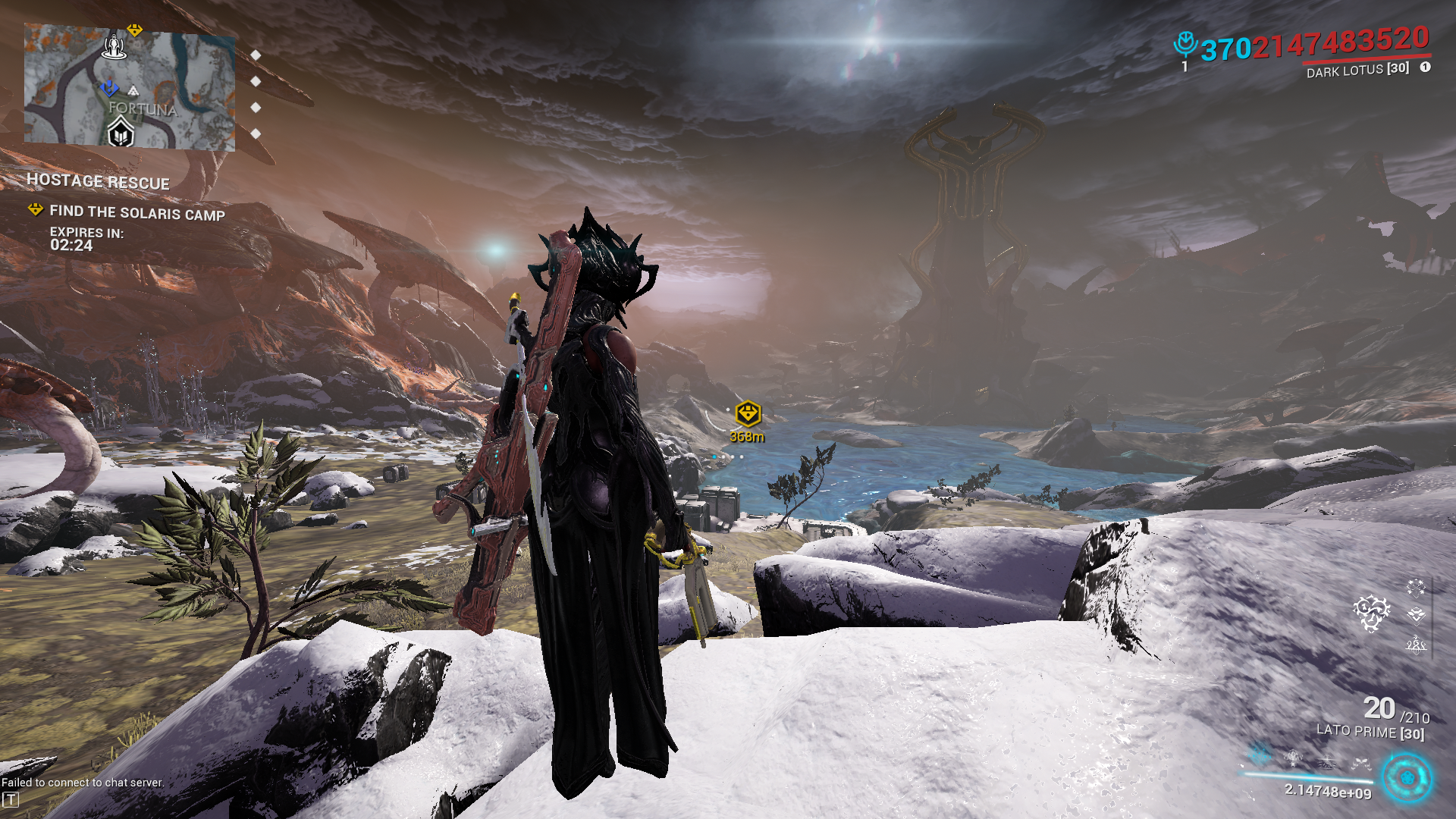Click the small starburst icon above the emblem column

[1415, 587]
